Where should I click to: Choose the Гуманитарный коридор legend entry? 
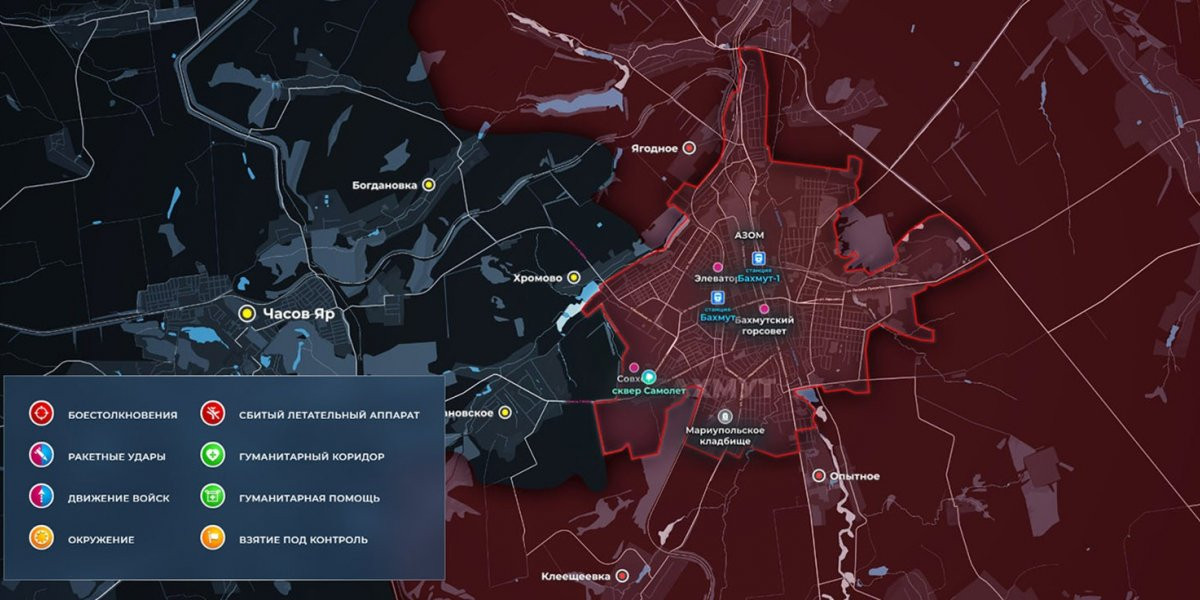coord(212,456)
